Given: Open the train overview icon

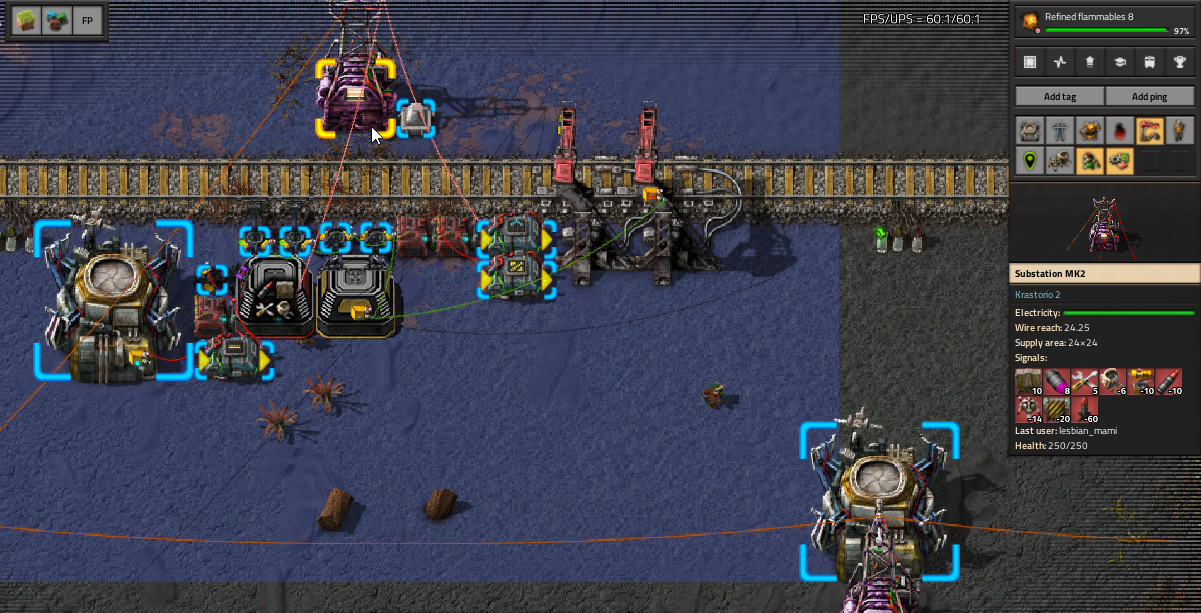Looking at the screenshot, I should point(1150,62).
